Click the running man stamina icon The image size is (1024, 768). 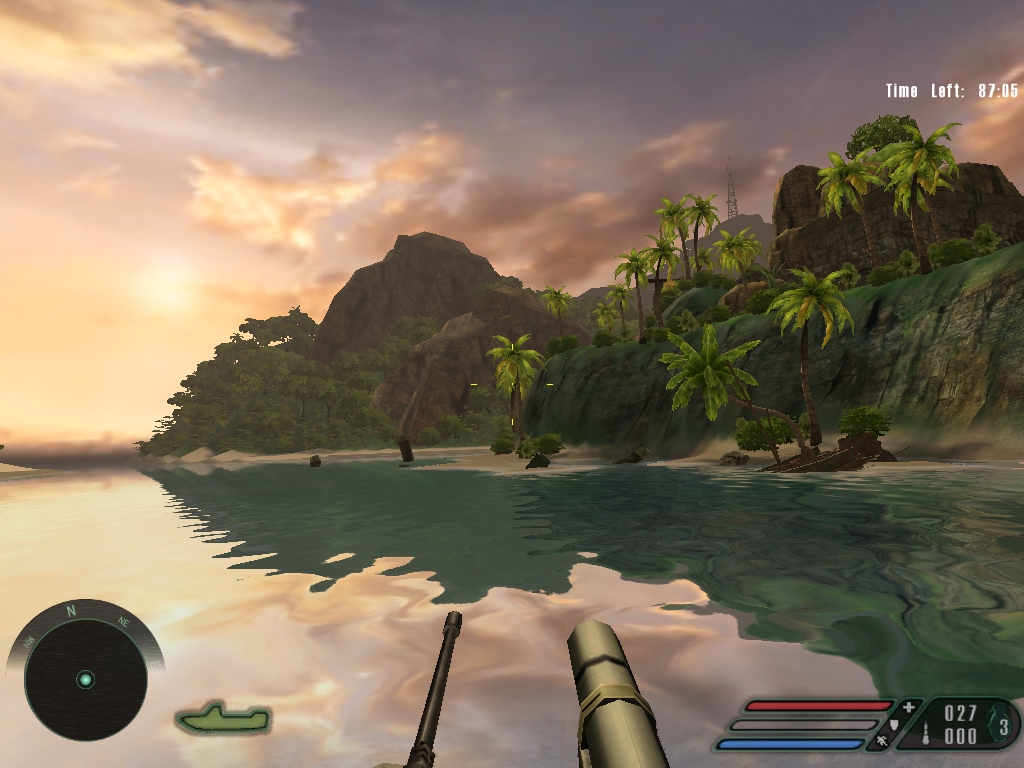pyautogui.click(x=883, y=741)
